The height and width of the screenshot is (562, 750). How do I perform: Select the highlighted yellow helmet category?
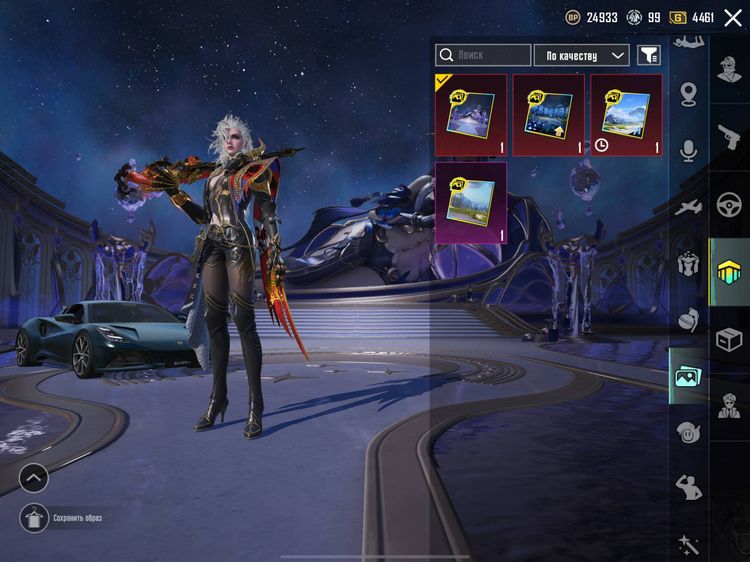point(730,271)
